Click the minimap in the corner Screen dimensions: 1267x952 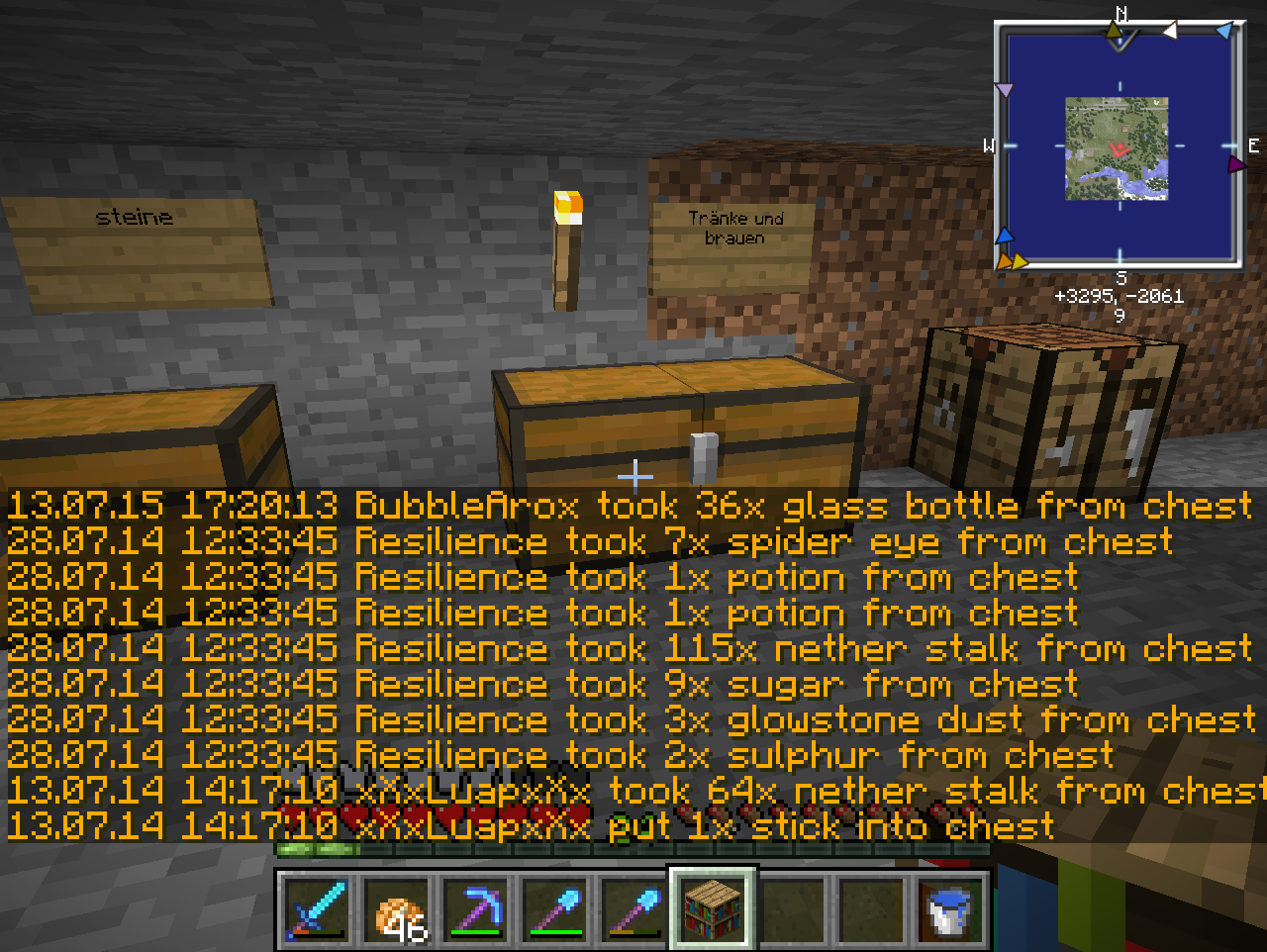coord(1119,147)
